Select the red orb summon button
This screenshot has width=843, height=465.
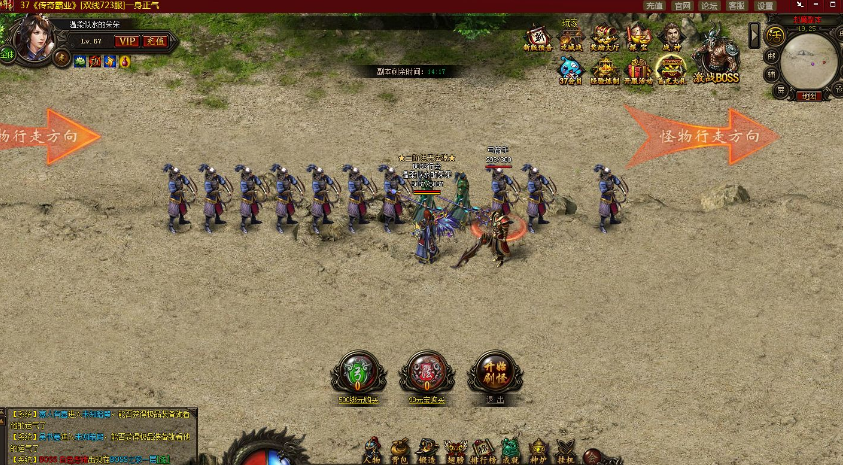point(427,372)
